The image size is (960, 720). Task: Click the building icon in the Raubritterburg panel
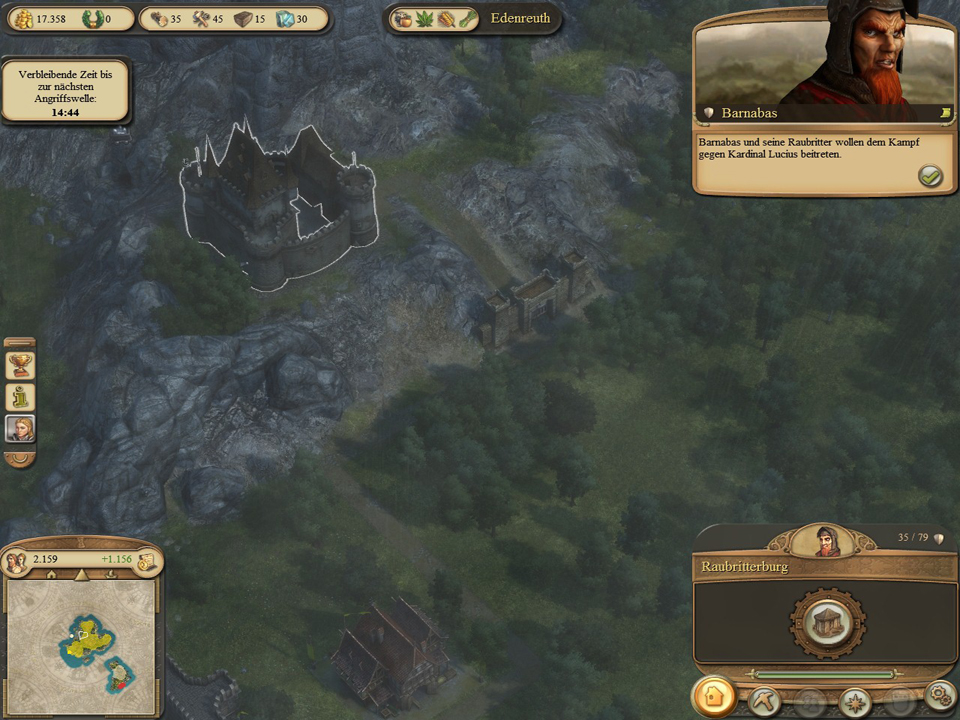[x=825, y=621]
